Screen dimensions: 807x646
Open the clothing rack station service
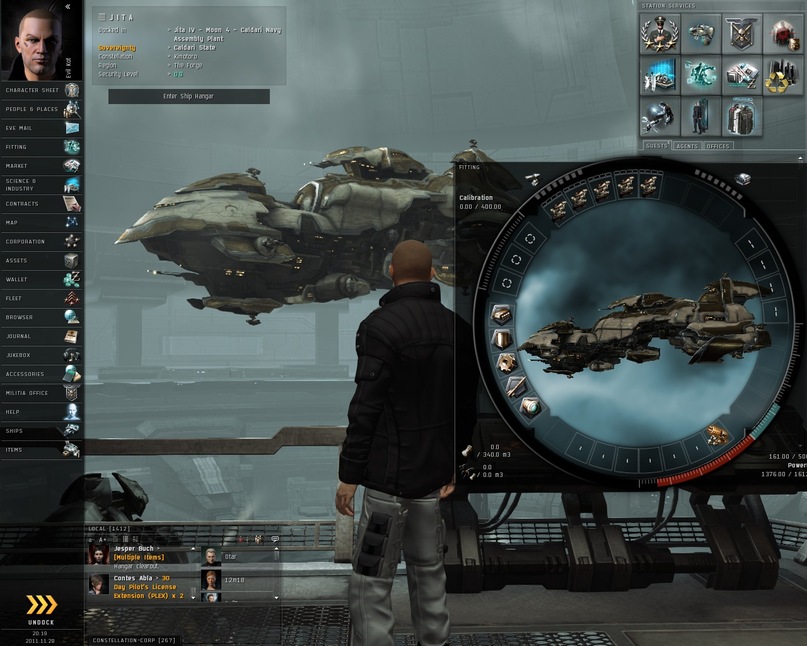pos(741,116)
